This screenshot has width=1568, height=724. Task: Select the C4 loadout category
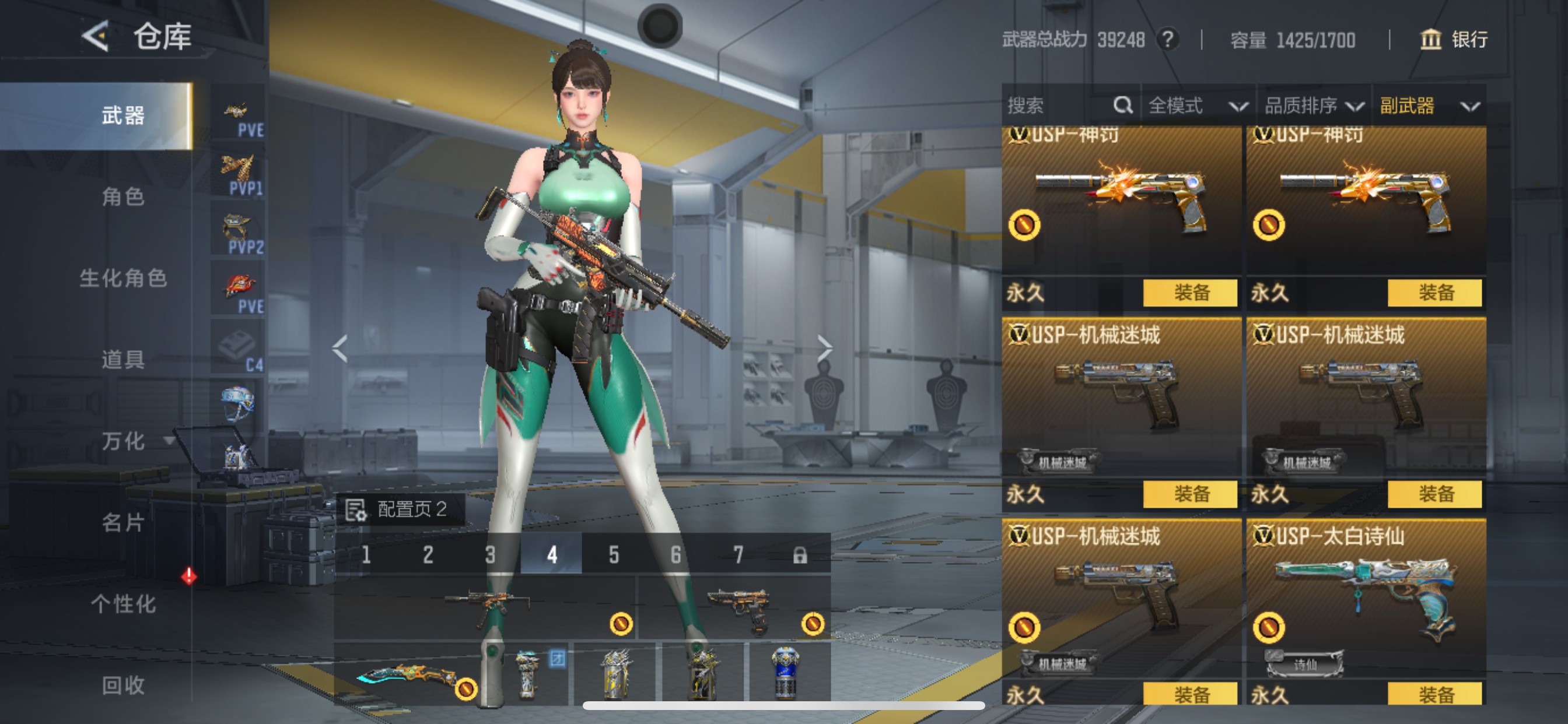(x=239, y=348)
